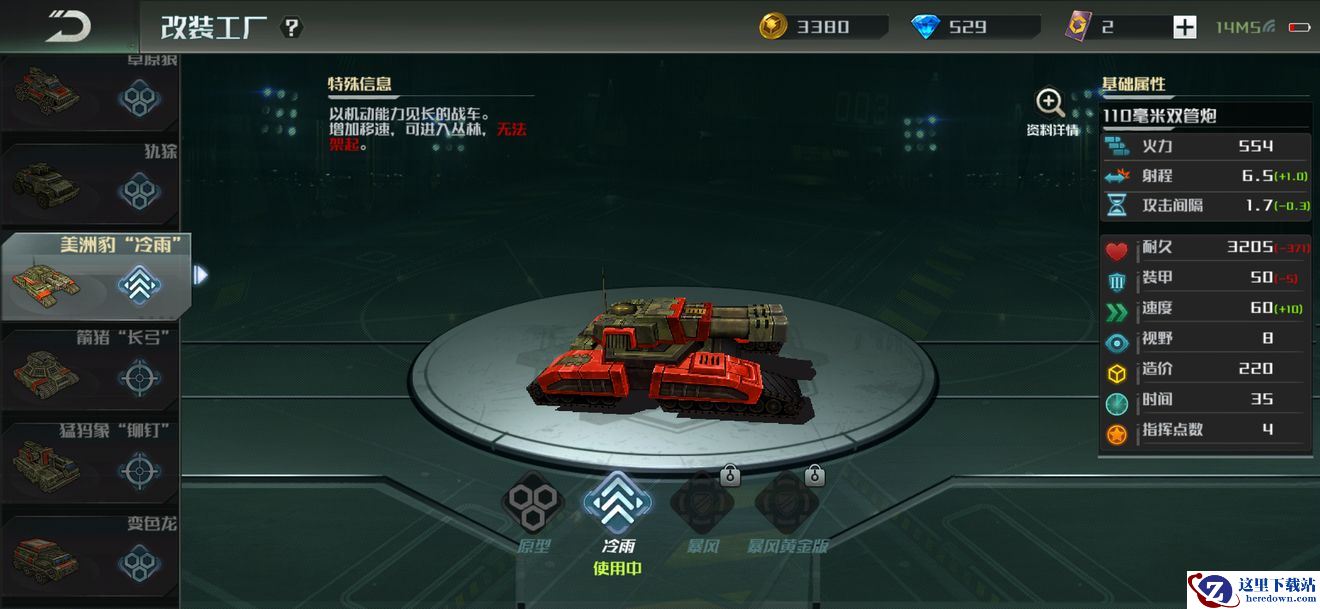The height and width of the screenshot is (609, 1320).
Task: Choose the 箭猪 "长弓" vehicle entry
Action: coord(90,370)
